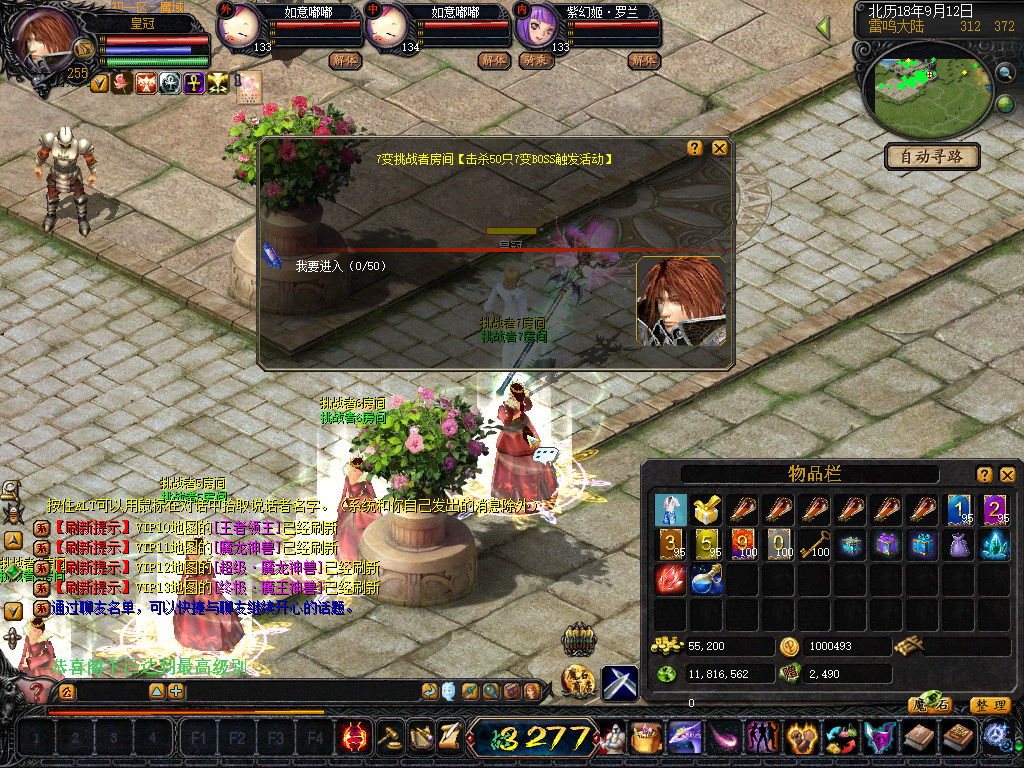This screenshot has height=768, width=1024.
Task: Select the yellow gift box item
Action: pos(707,510)
